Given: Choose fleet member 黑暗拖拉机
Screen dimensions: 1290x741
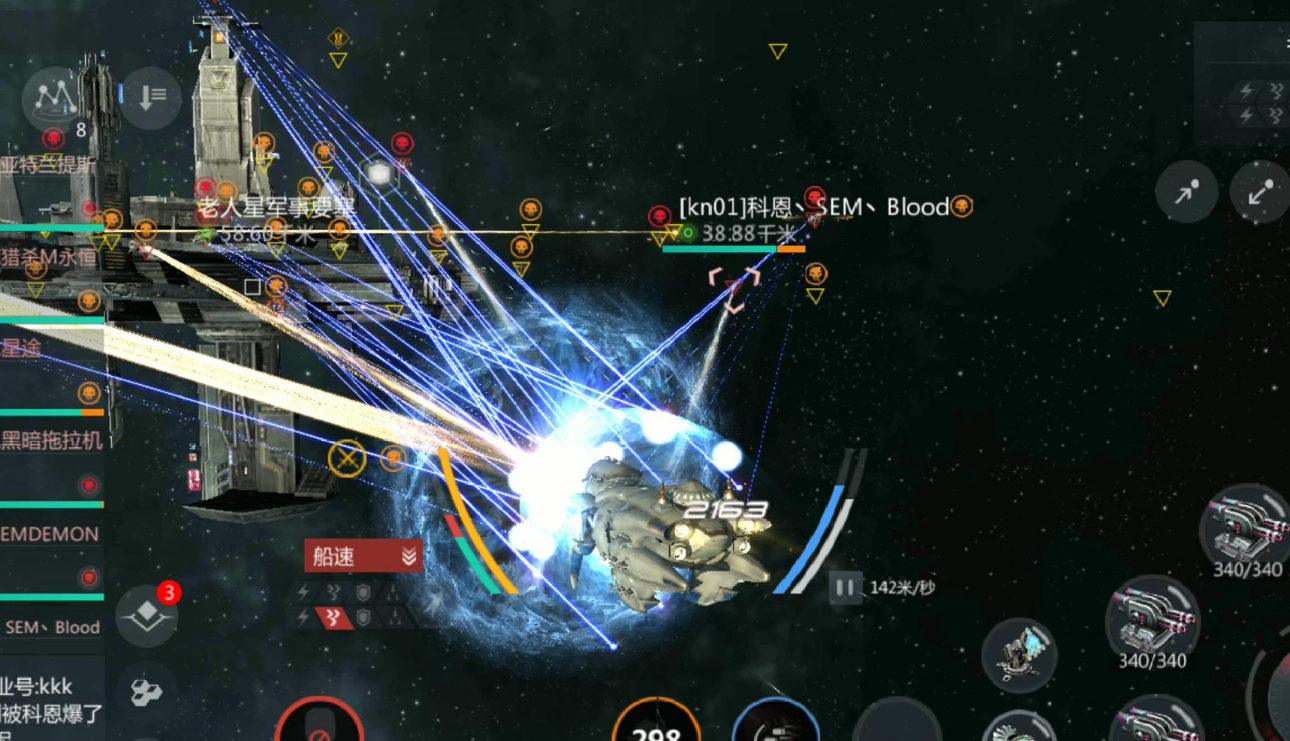Looking at the screenshot, I should (52, 441).
